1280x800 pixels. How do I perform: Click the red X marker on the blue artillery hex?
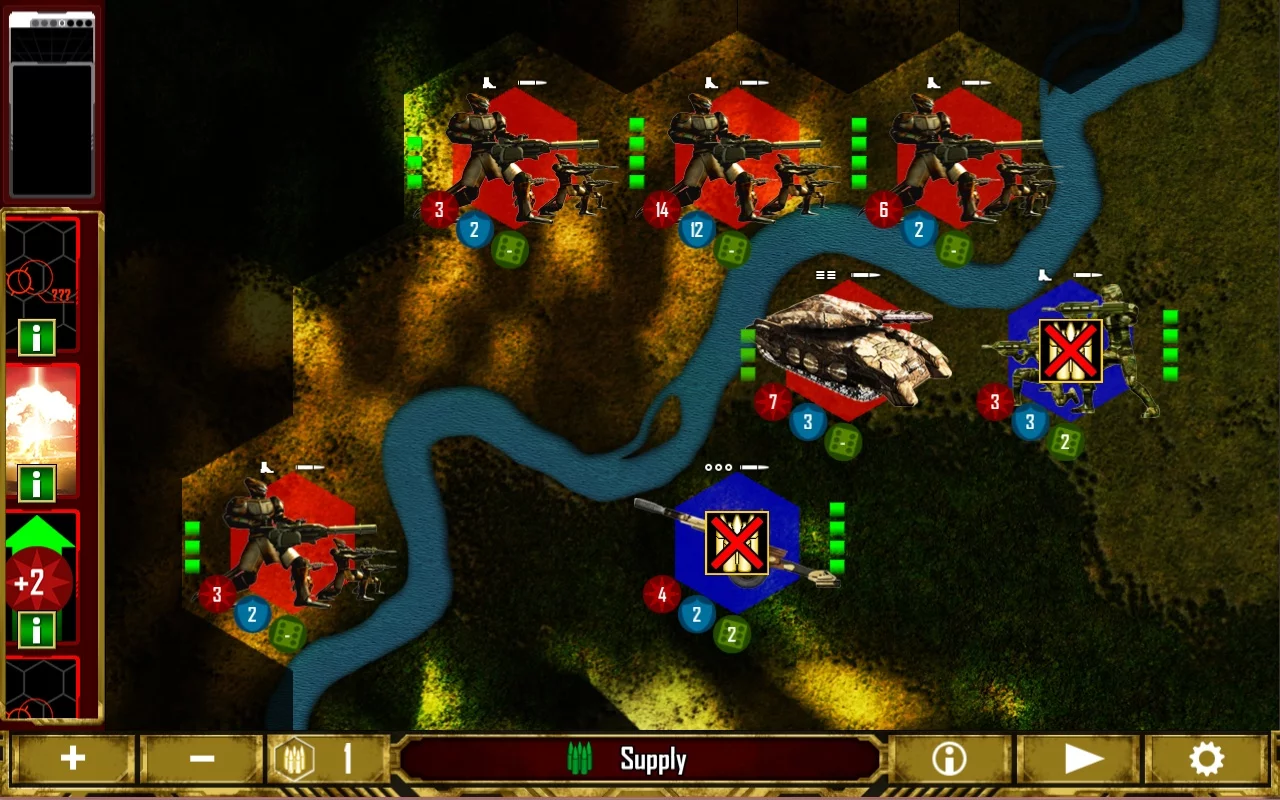click(x=736, y=540)
